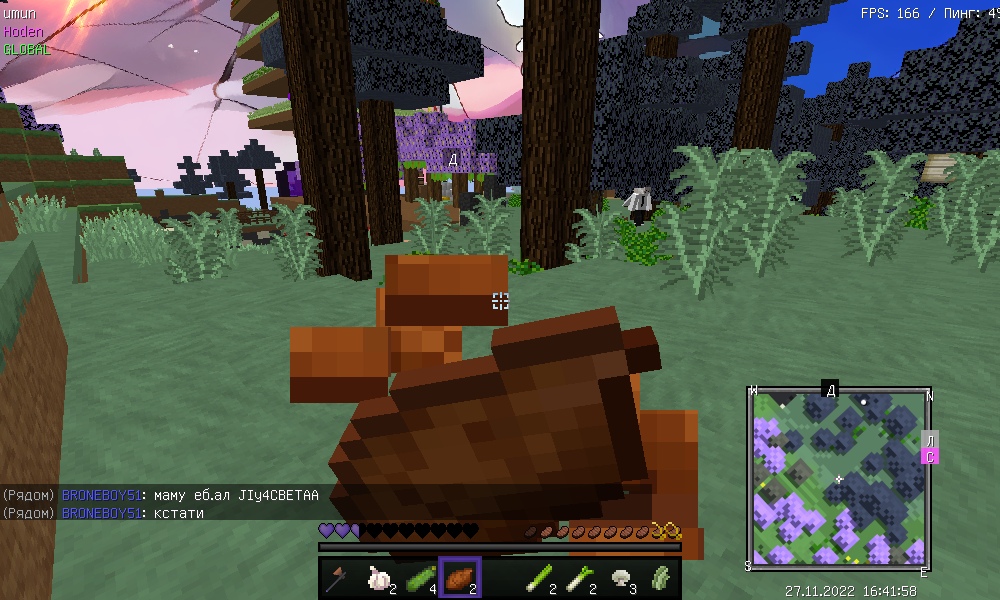Choose the white mushroom slot

tap(620, 577)
